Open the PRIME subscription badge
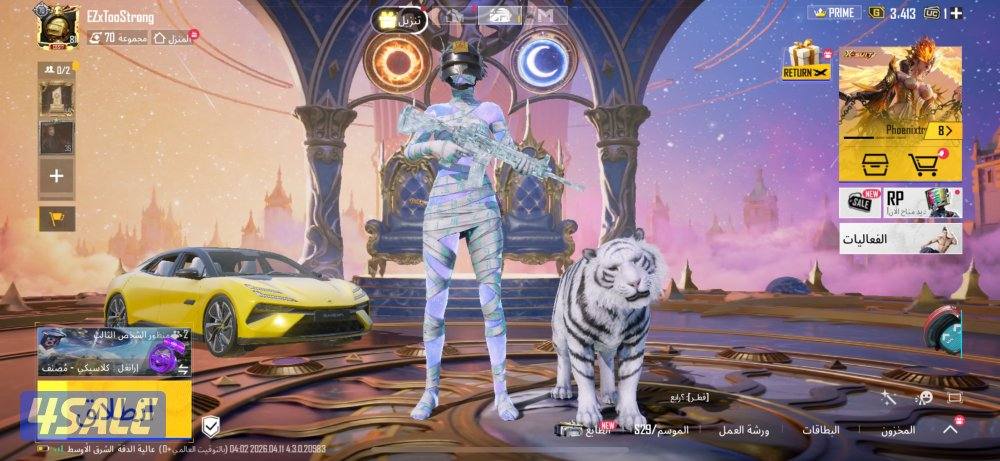Screen dimensions: 1000x461 [x=832, y=13]
